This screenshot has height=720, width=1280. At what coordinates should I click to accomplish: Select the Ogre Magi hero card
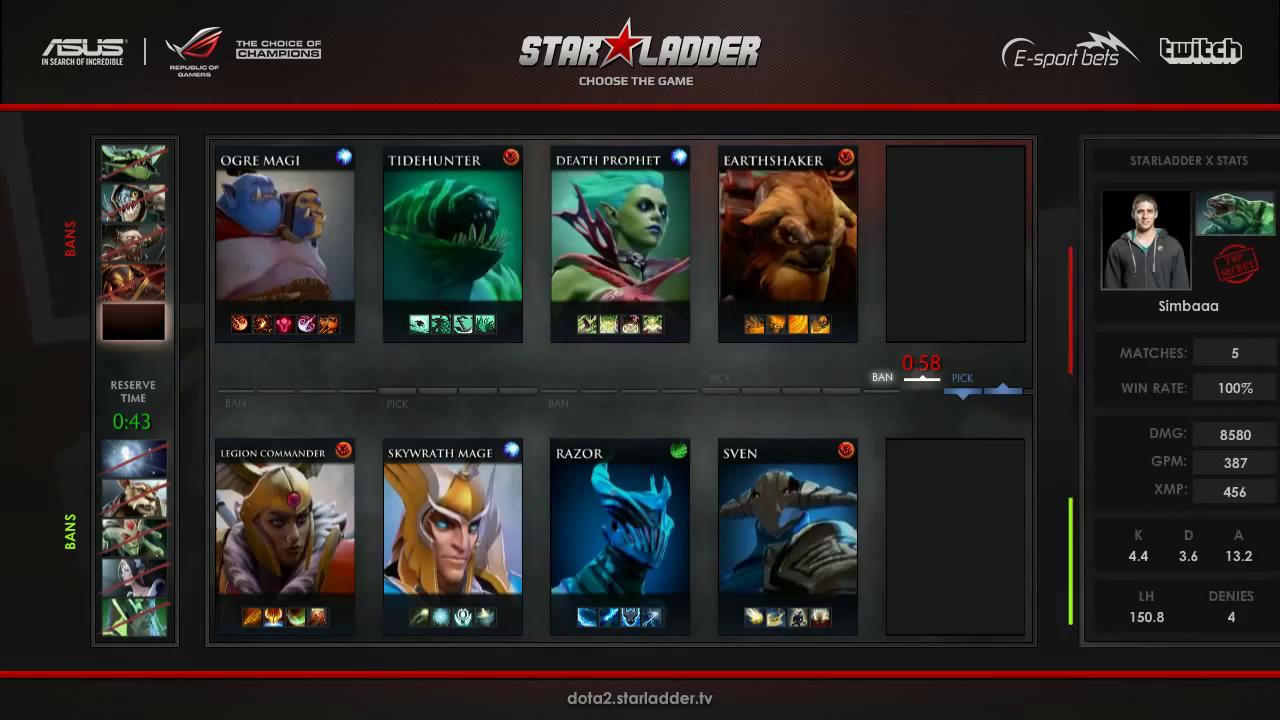(285, 243)
